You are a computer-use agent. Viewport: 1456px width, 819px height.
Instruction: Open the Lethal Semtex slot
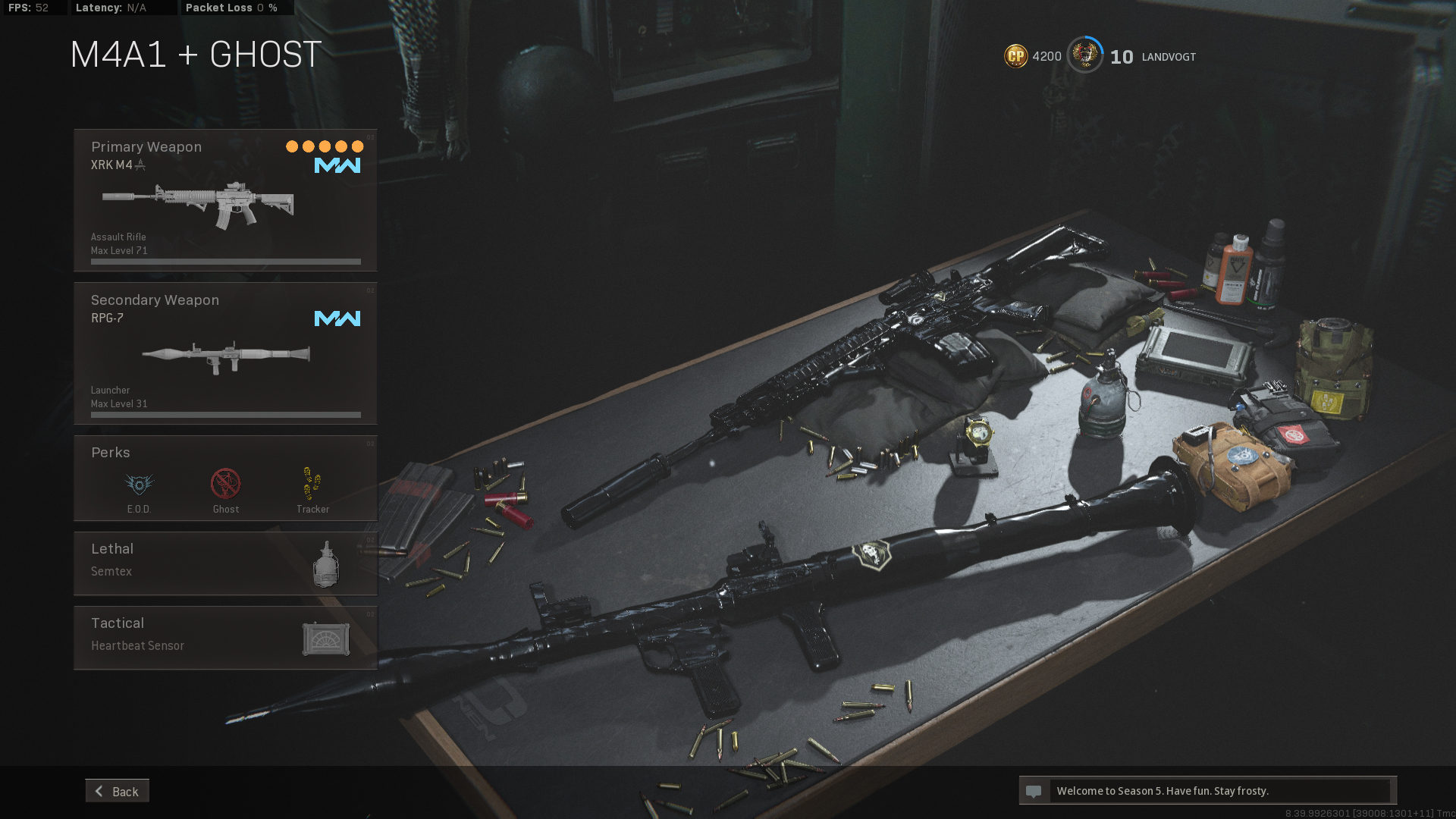[225, 563]
